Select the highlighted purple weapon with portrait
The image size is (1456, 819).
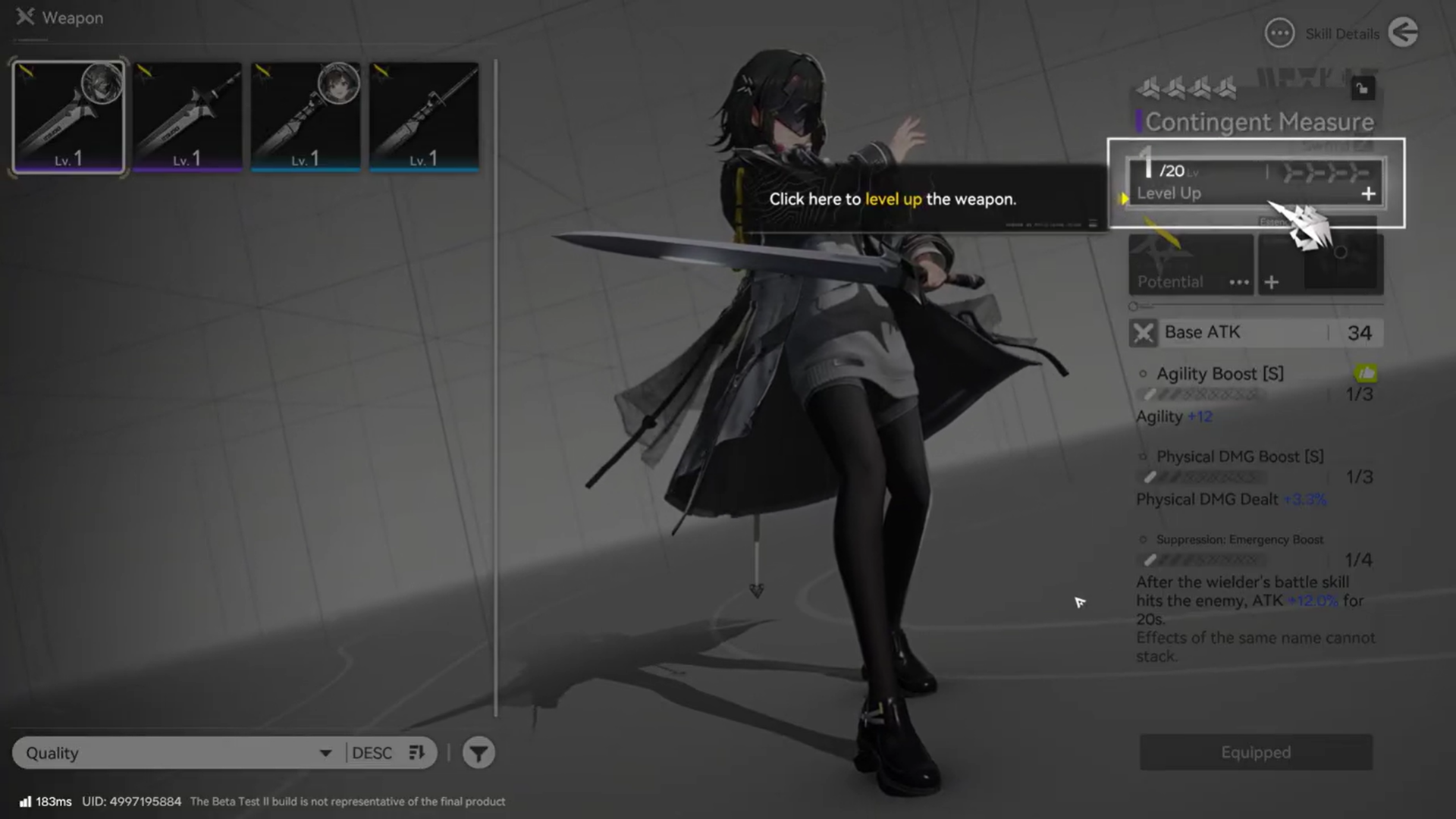[x=68, y=118]
